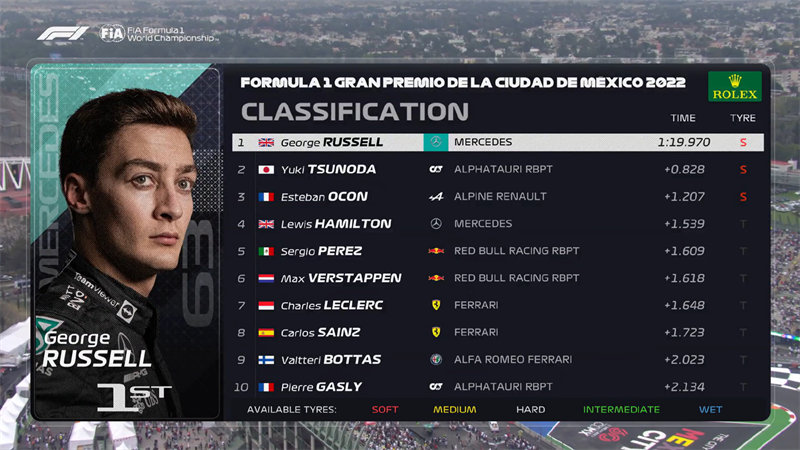Select Yuki Tsunoda's row

[x=497, y=169]
